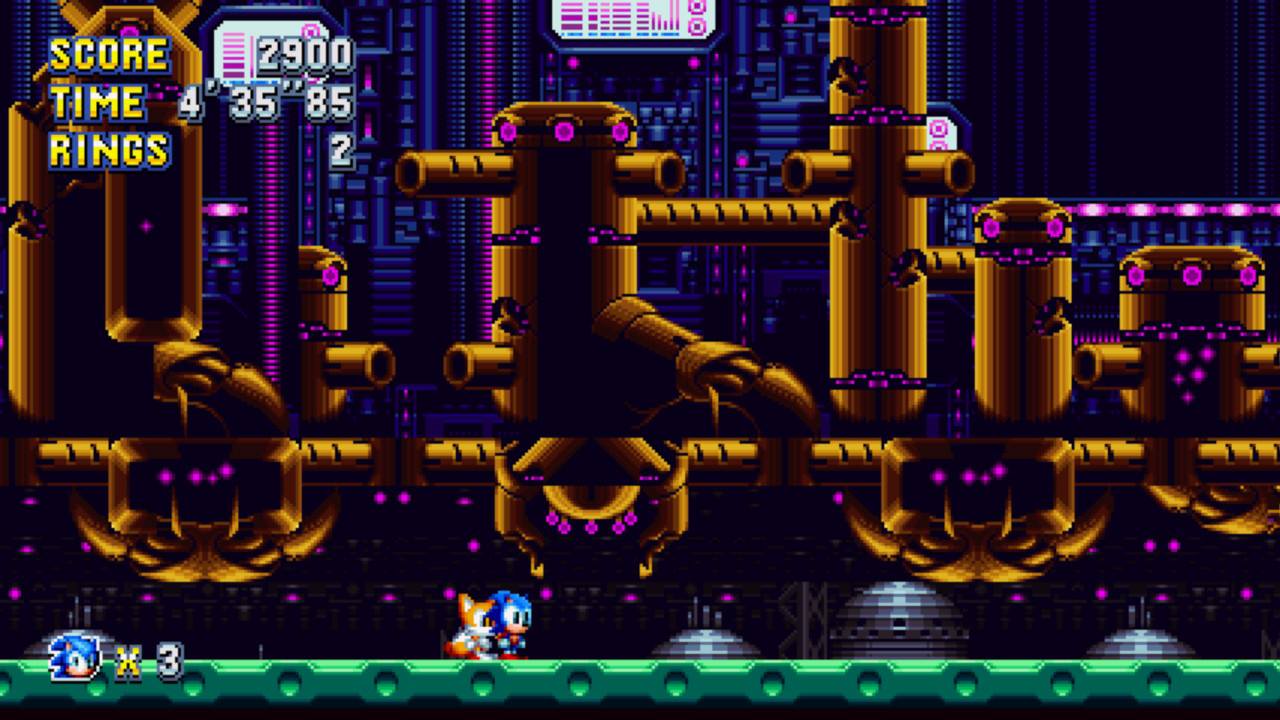Click the Sonic lives icon
The height and width of the screenshot is (720, 1280).
coord(76,657)
